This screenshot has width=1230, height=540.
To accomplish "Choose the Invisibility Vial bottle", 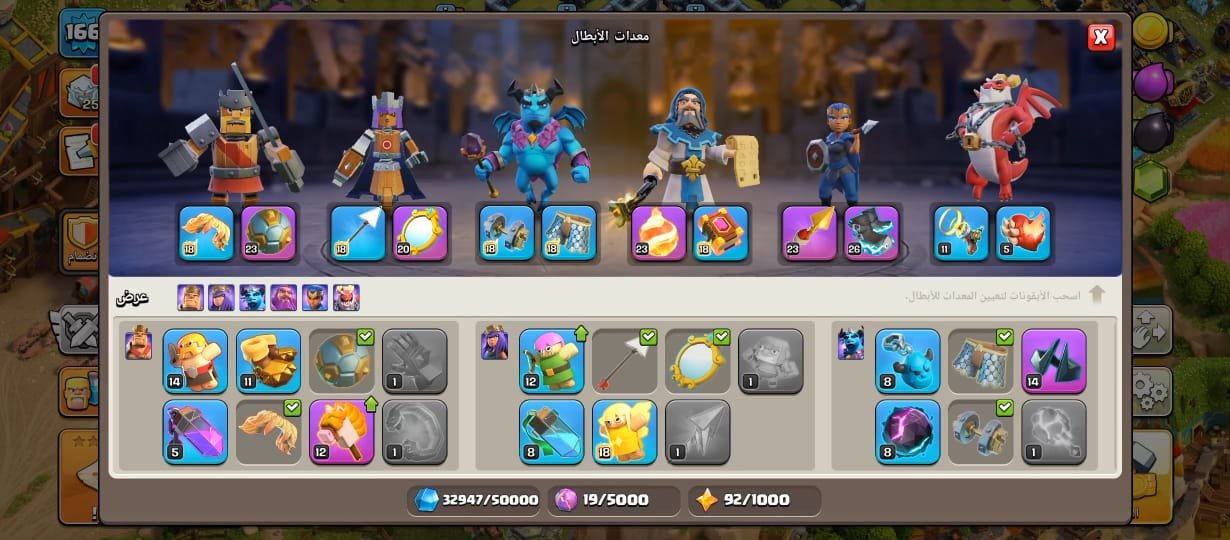I will coord(551,432).
